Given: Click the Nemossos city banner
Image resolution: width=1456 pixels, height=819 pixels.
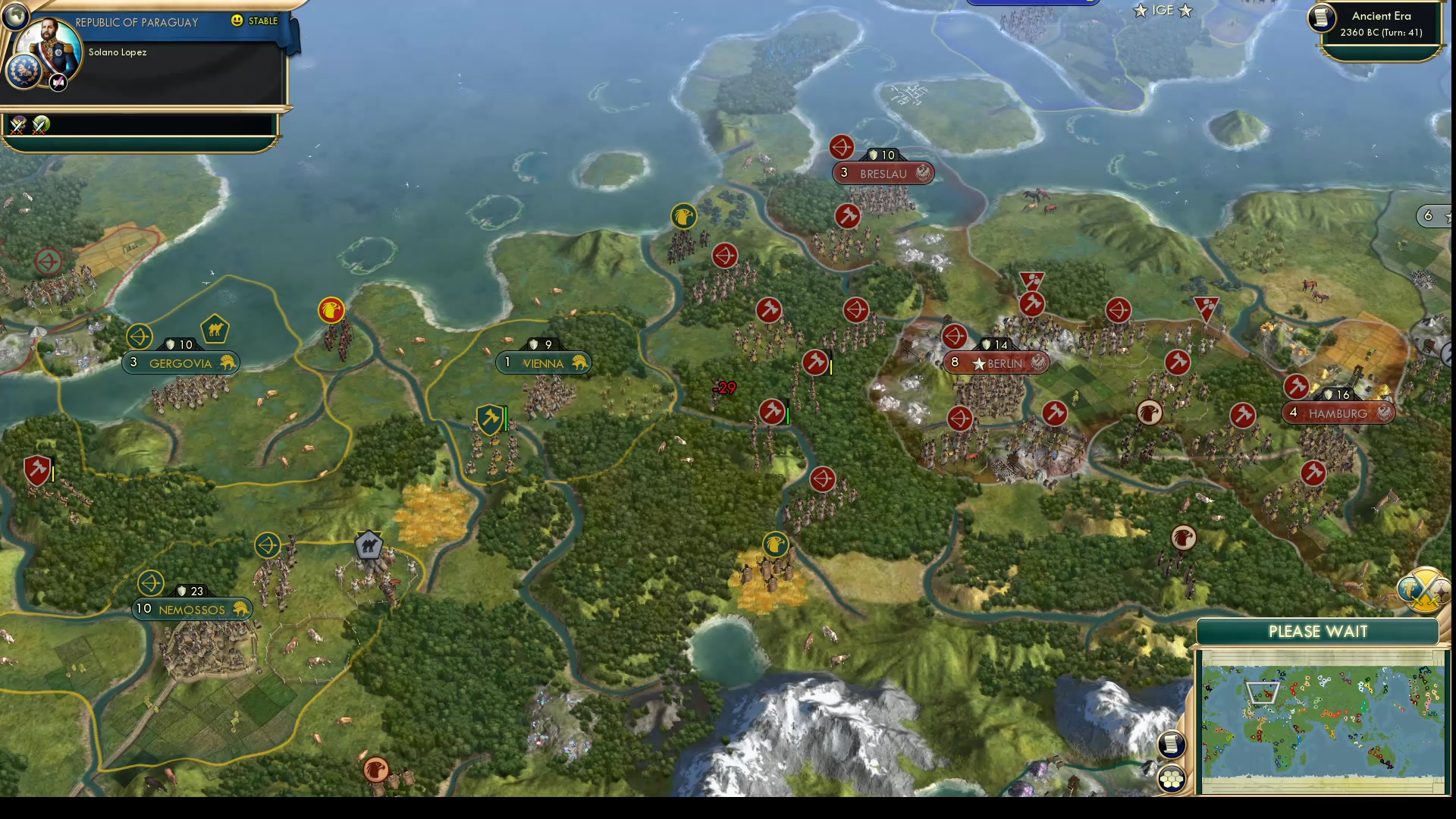Looking at the screenshot, I should pyautogui.click(x=192, y=609).
